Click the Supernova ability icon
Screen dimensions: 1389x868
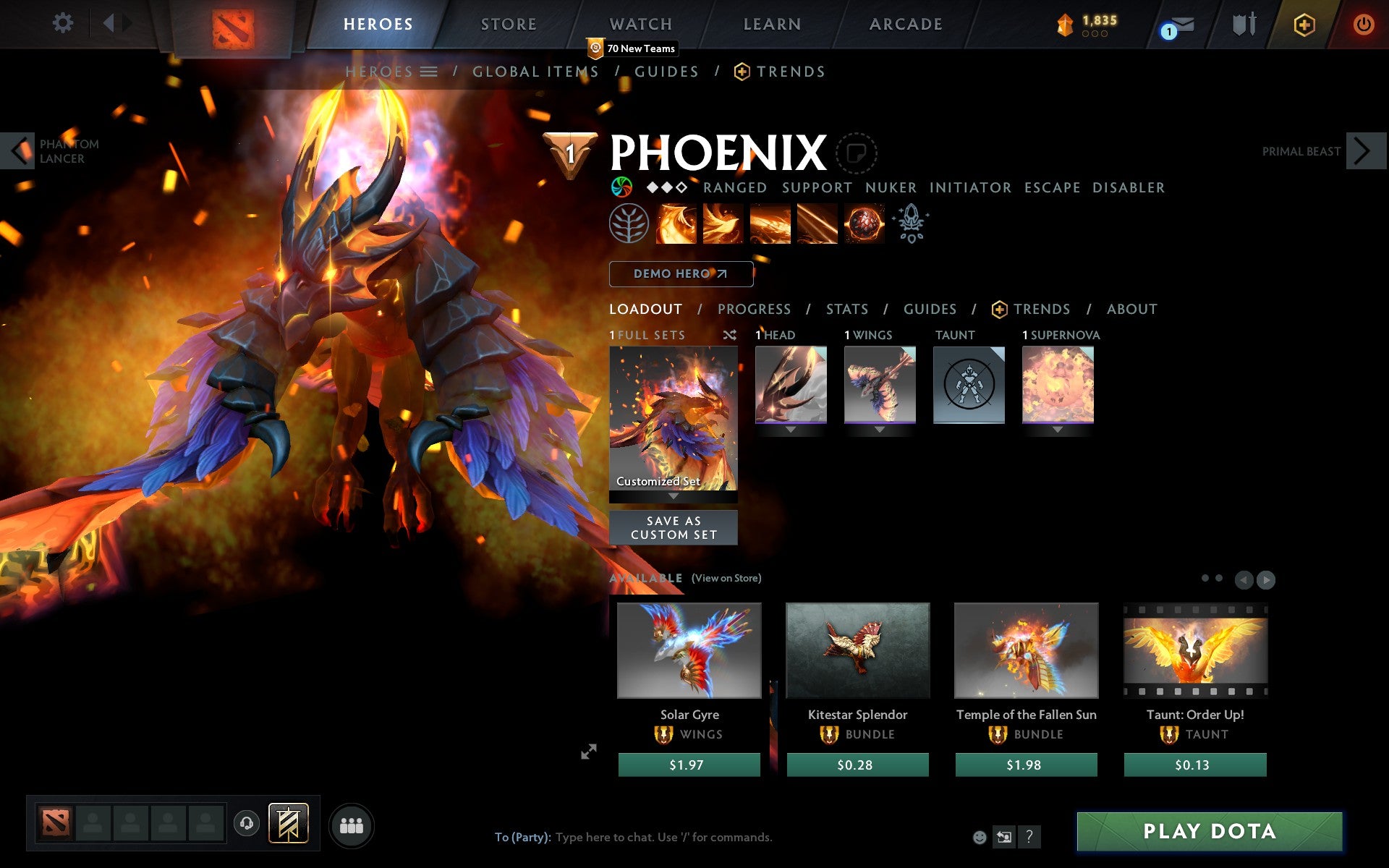point(863,224)
